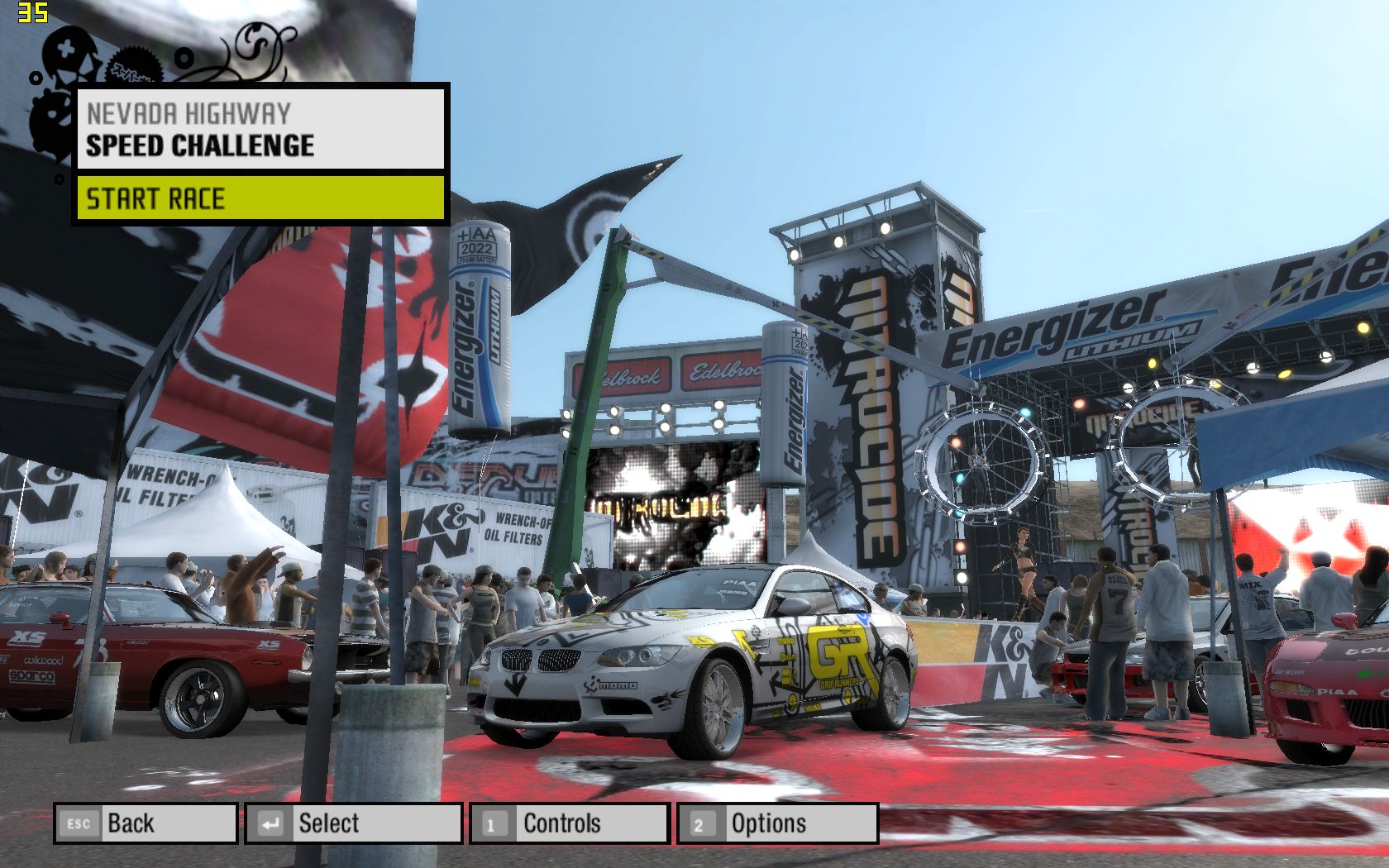Confirm with the Select button

(x=353, y=823)
